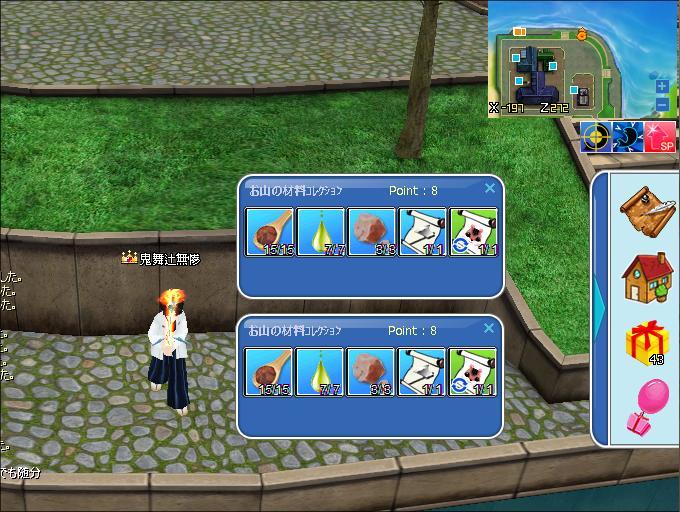Open the yellow gift box showing 43
680x512 pixels.
tap(645, 341)
